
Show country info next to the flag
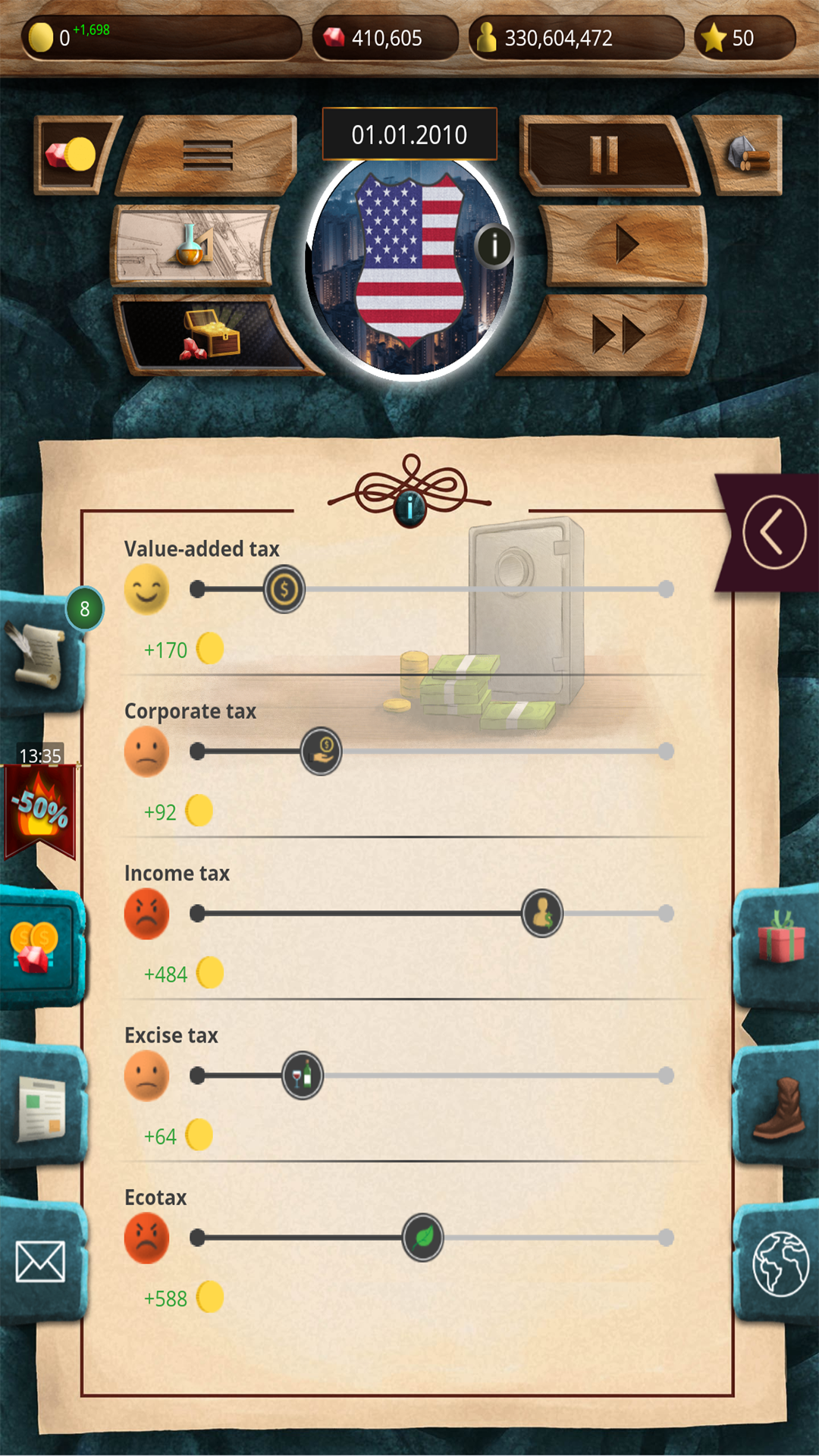pyautogui.click(x=494, y=246)
